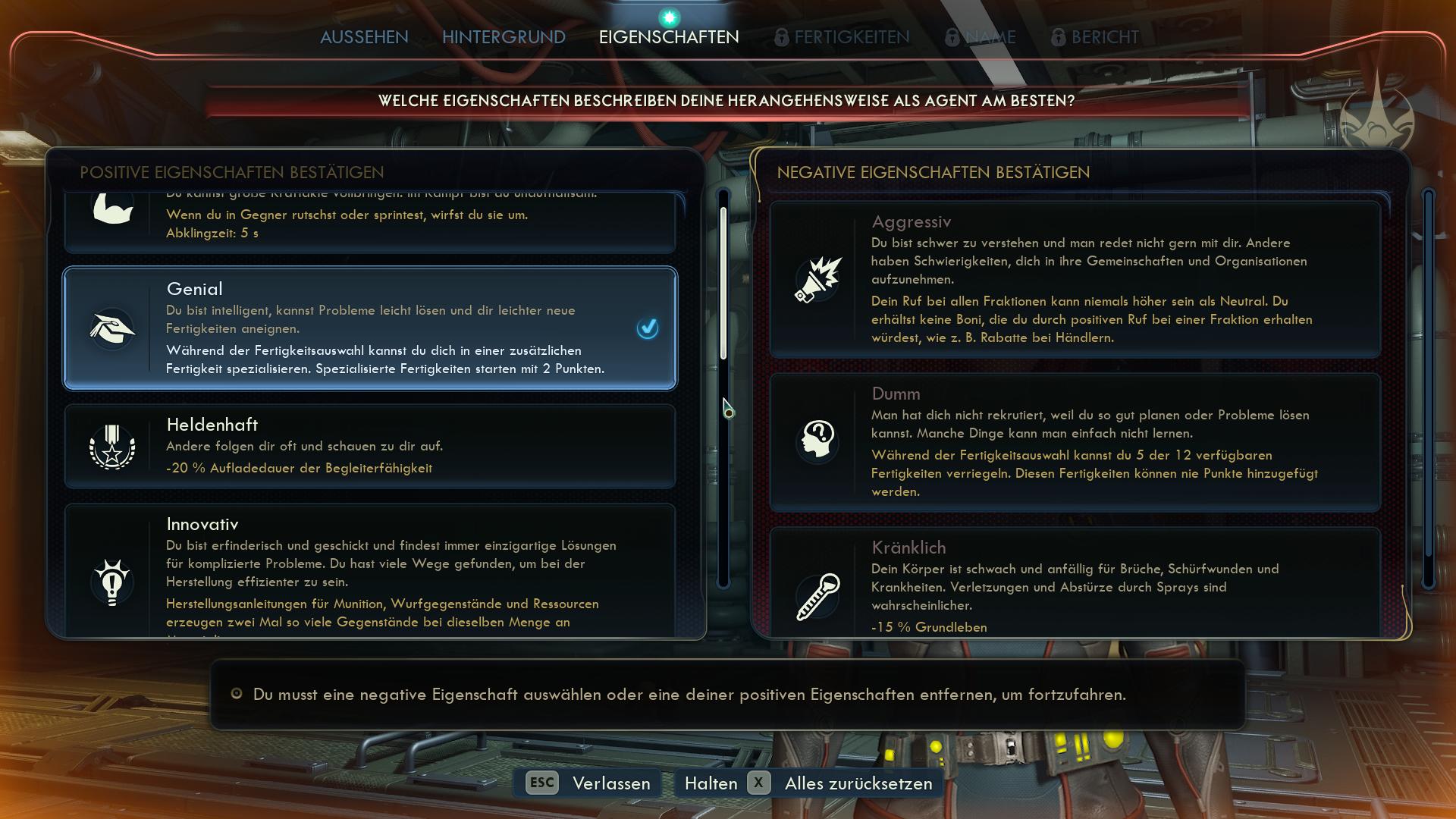Select the Eigenschaften tab
The image size is (1456, 819).
click(x=668, y=37)
